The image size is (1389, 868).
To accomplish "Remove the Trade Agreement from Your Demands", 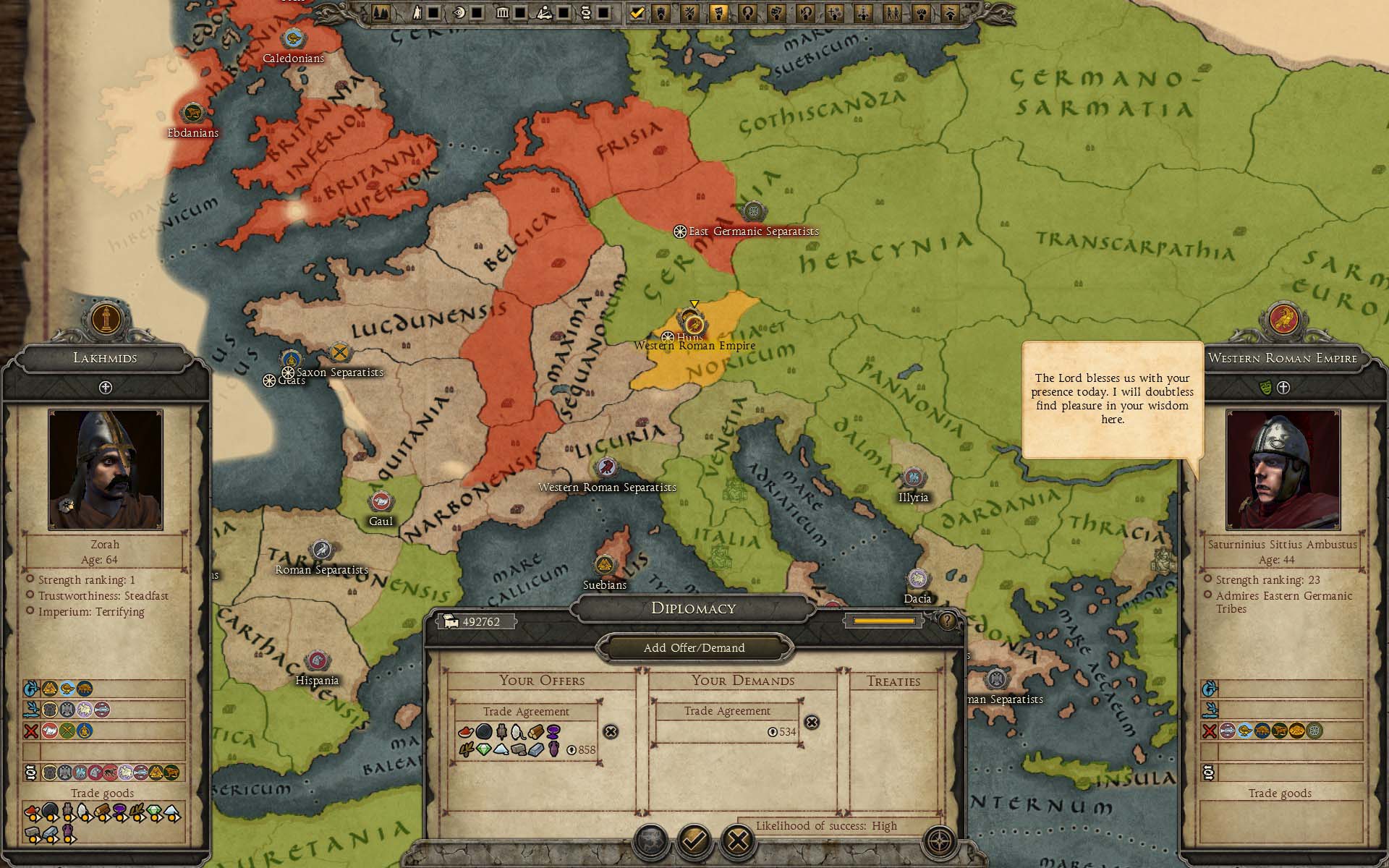I will (812, 722).
